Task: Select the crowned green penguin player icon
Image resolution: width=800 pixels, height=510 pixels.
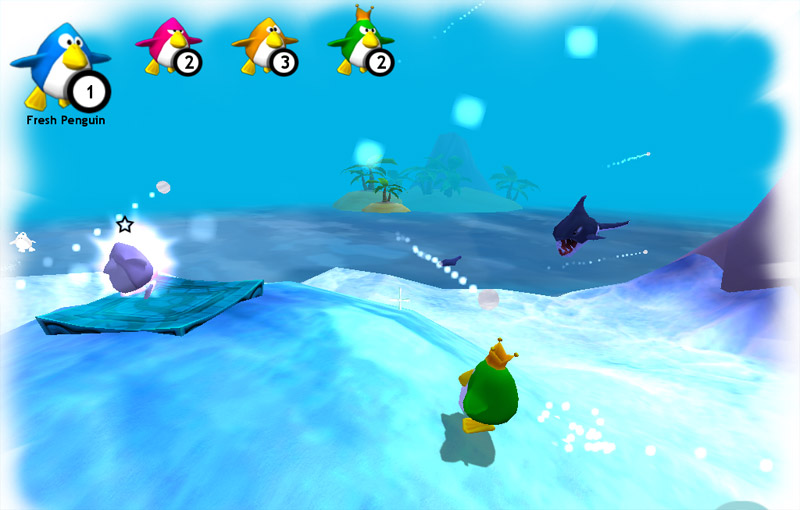Action: click(361, 45)
